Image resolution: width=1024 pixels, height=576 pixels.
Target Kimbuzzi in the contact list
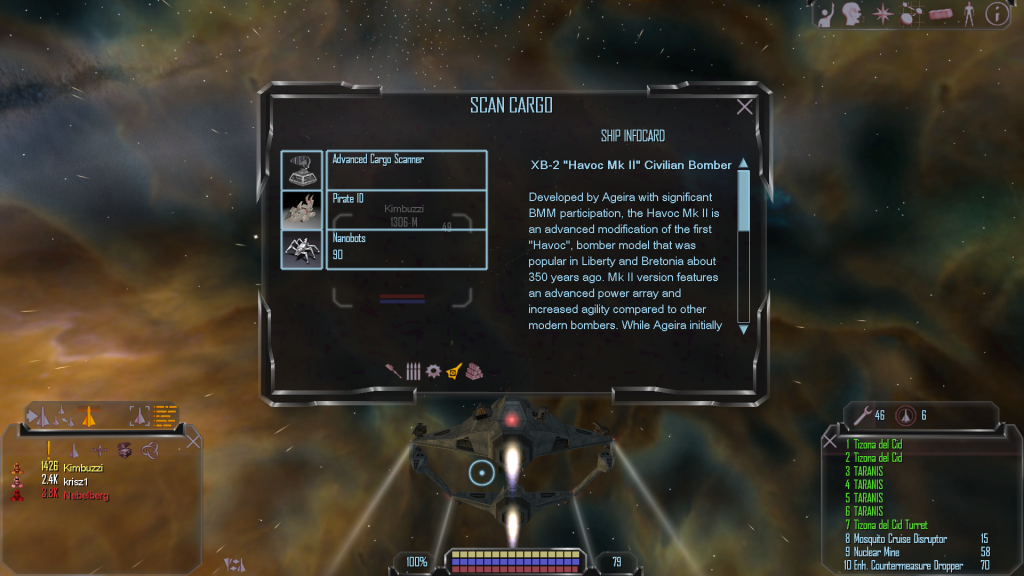click(x=82, y=467)
